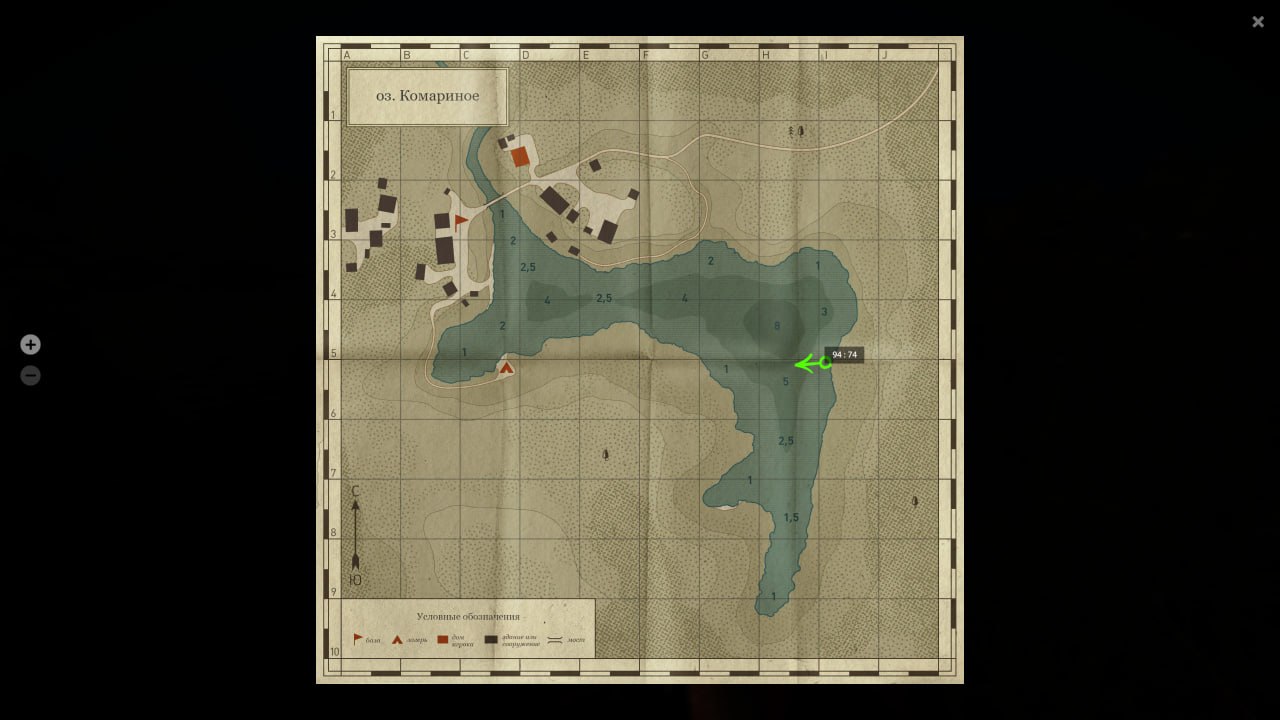The width and height of the screenshot is (1280, 720).
Task: Click the zoom out minus button
Action: tap(30, 375)
